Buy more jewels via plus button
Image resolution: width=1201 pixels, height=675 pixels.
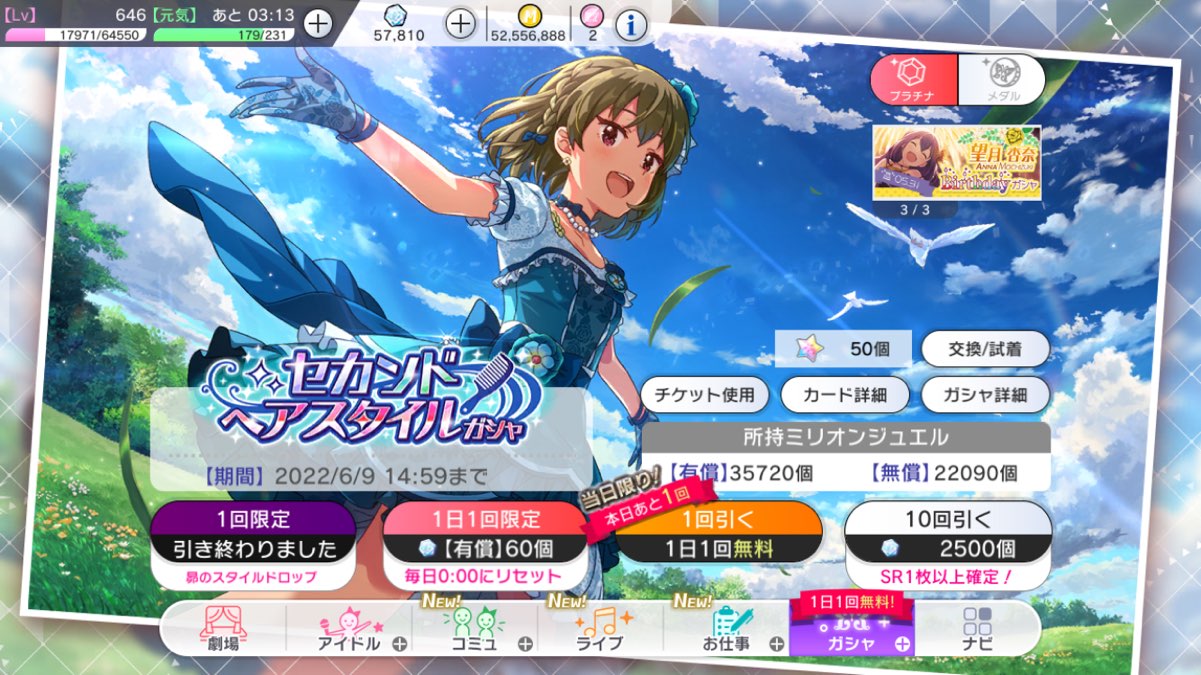pyautogui.click(x=459, y=24)
